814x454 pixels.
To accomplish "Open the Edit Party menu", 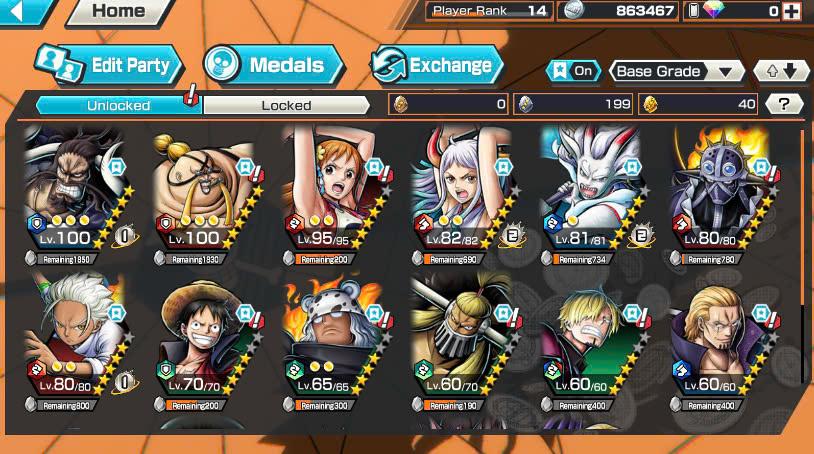I will [109, 66].
